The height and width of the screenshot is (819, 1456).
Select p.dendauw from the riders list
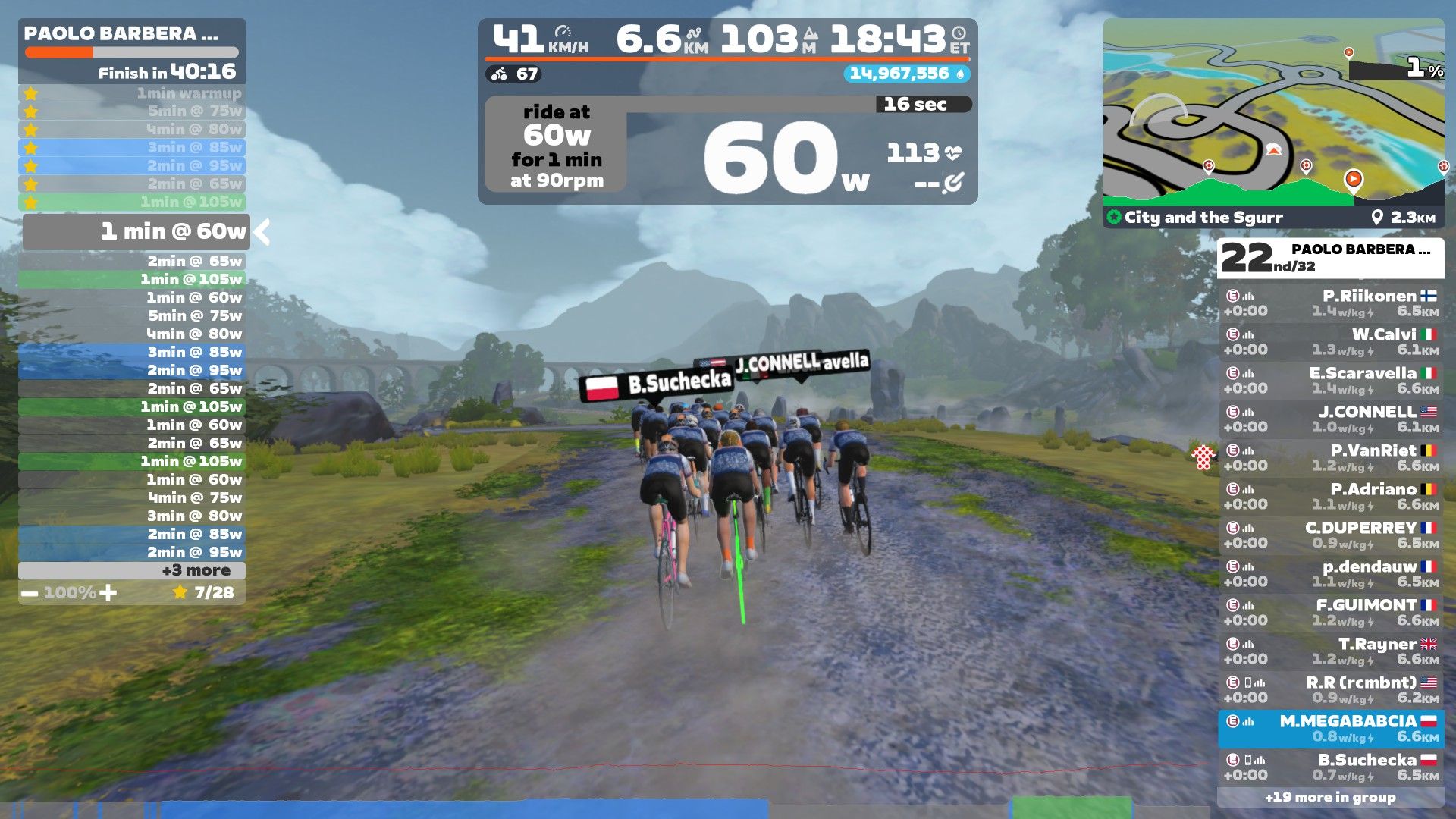(1331, 574)
